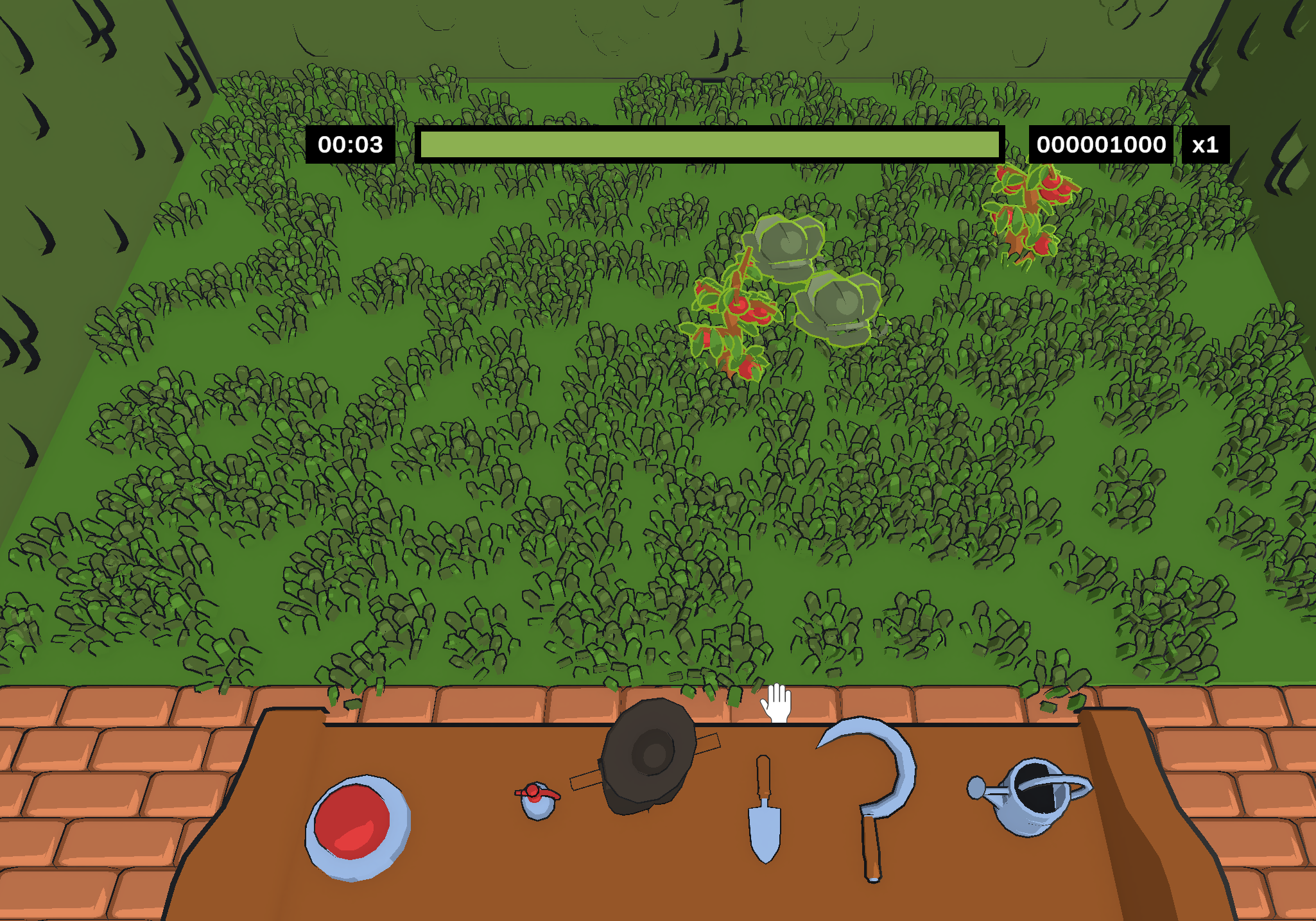Click the bowl of red sauce
This screenshot has height=921, width=1316.
pos(356,828)
